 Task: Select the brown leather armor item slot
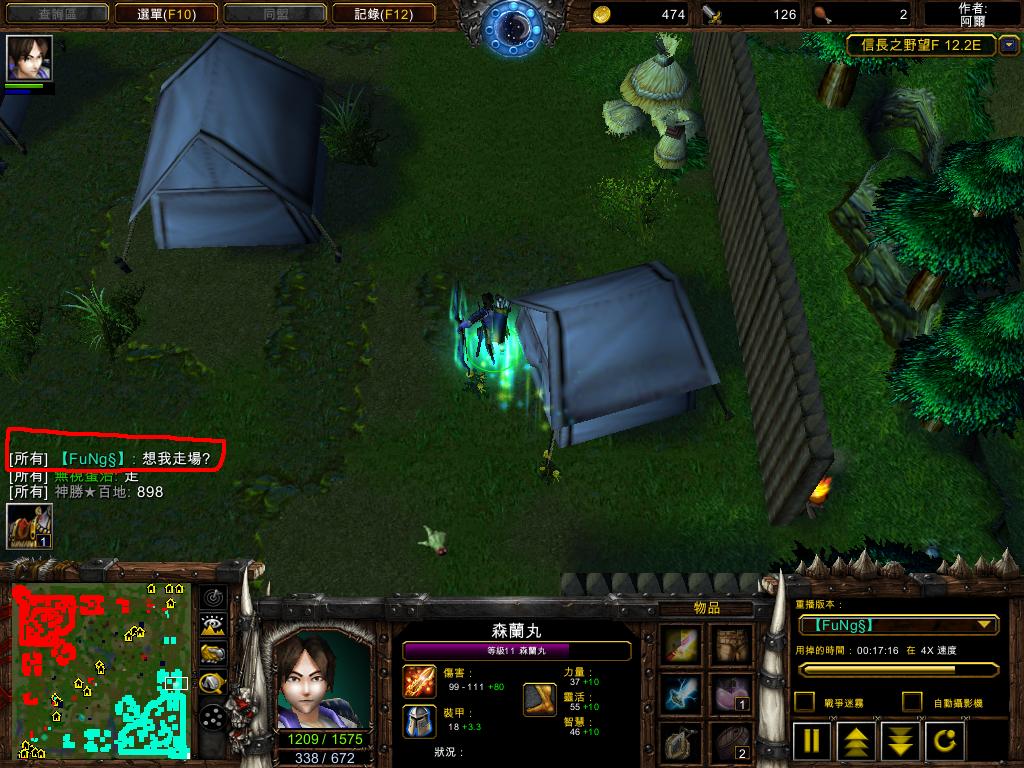click(733, 645)
